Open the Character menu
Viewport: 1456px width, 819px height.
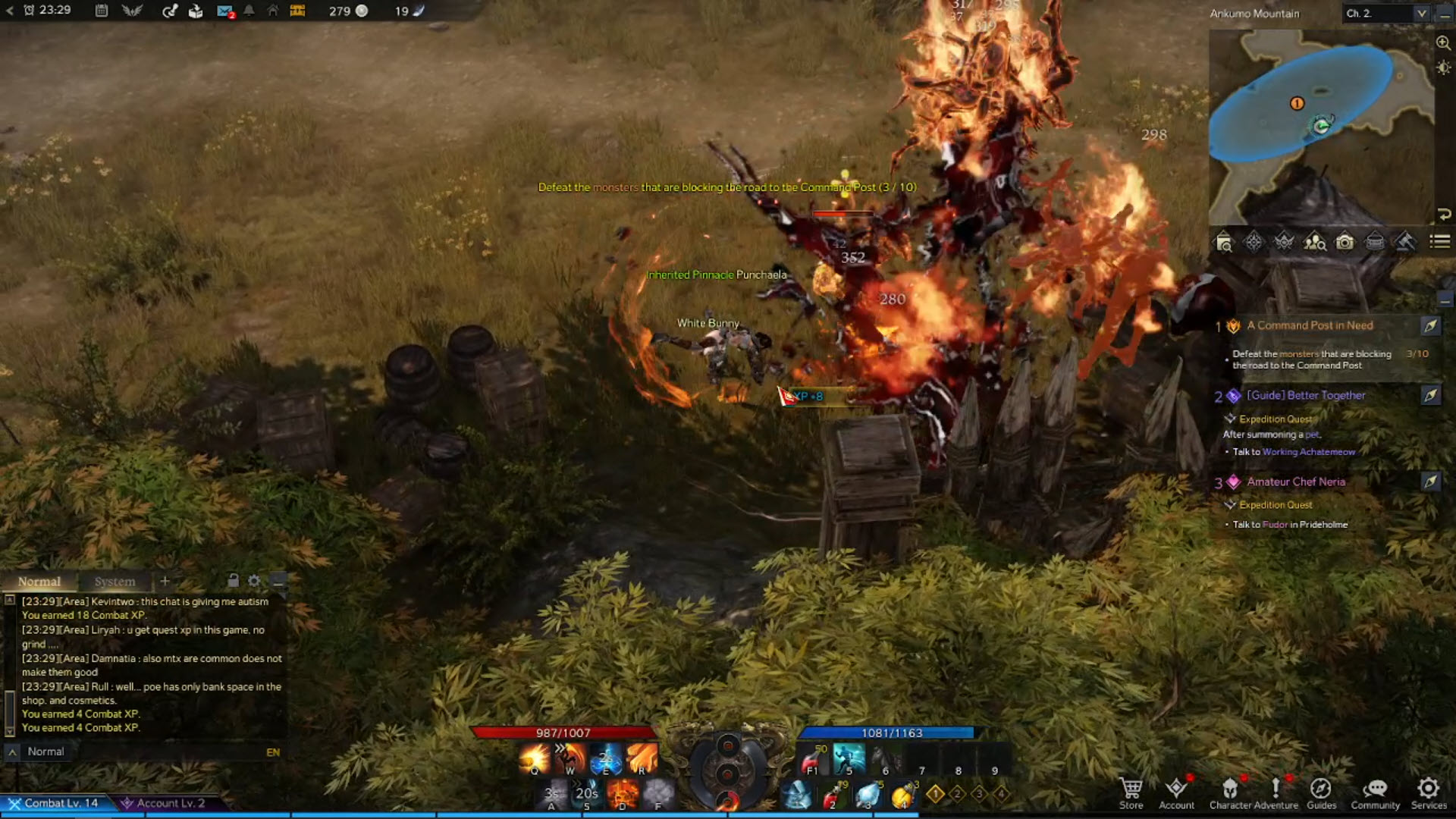[1230, 792]
